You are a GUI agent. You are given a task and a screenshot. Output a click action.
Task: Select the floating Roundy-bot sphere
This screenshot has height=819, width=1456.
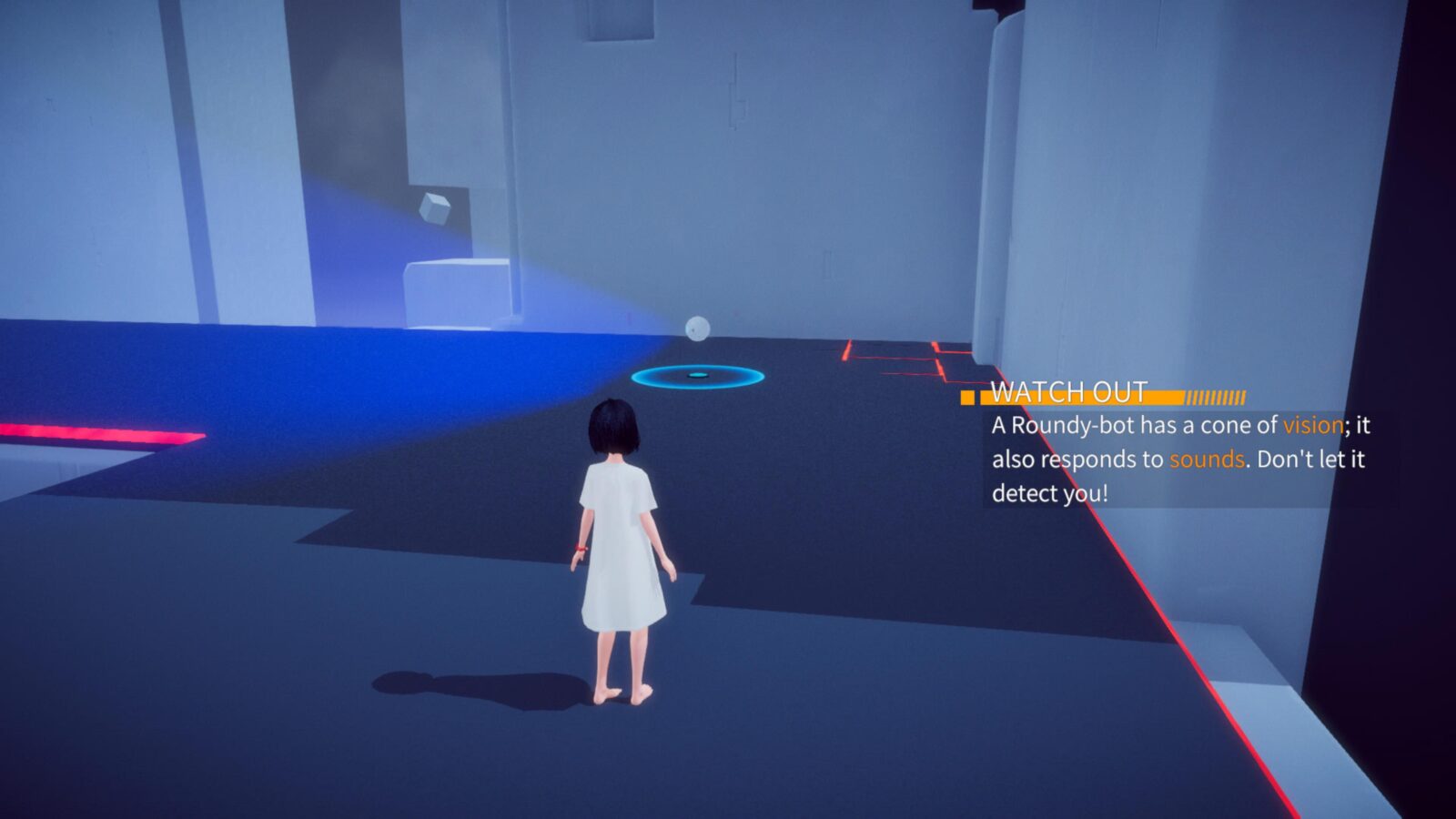point(697,327)
